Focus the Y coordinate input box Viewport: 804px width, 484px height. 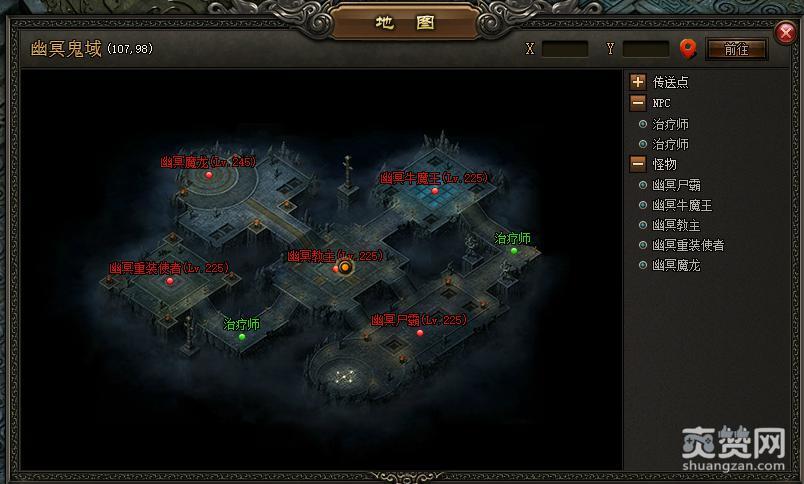(x=646, y=49)
